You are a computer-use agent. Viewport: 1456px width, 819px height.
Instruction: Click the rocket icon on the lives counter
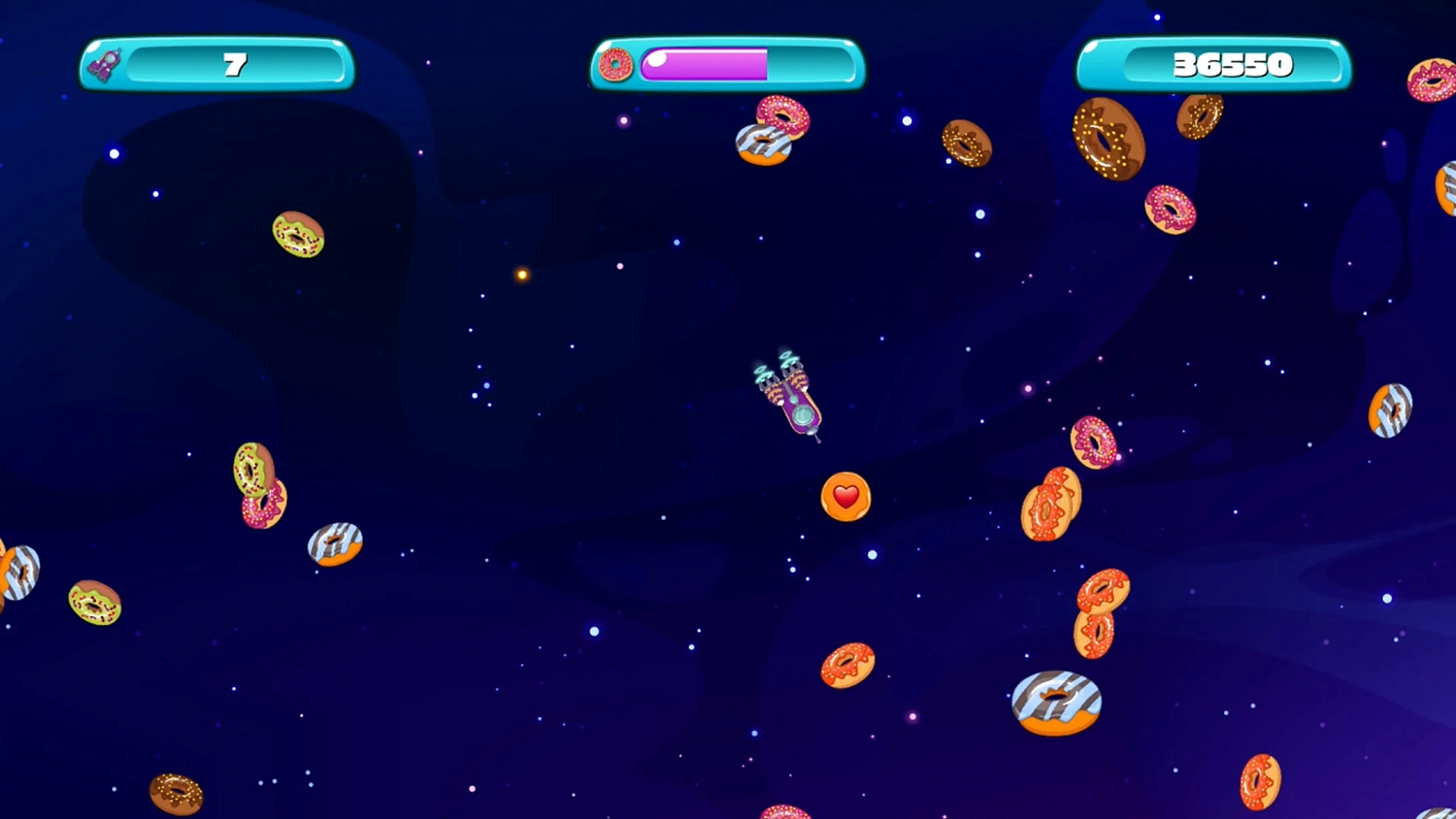pos(105,63)
